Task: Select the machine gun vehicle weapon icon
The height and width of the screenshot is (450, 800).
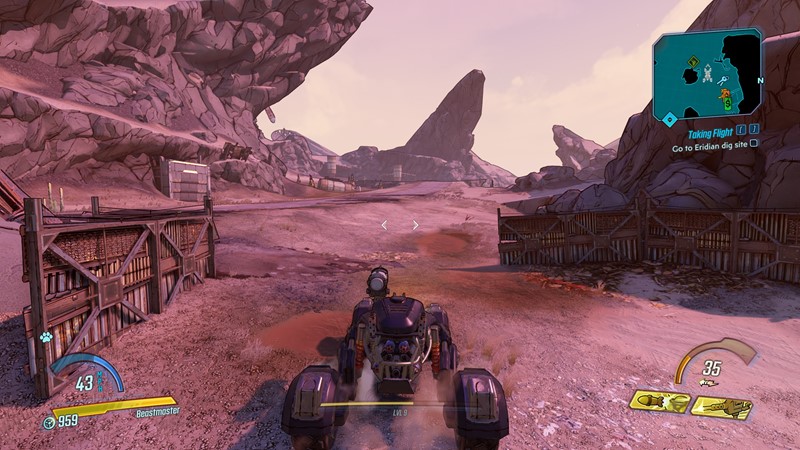Action: pos(721,407)
